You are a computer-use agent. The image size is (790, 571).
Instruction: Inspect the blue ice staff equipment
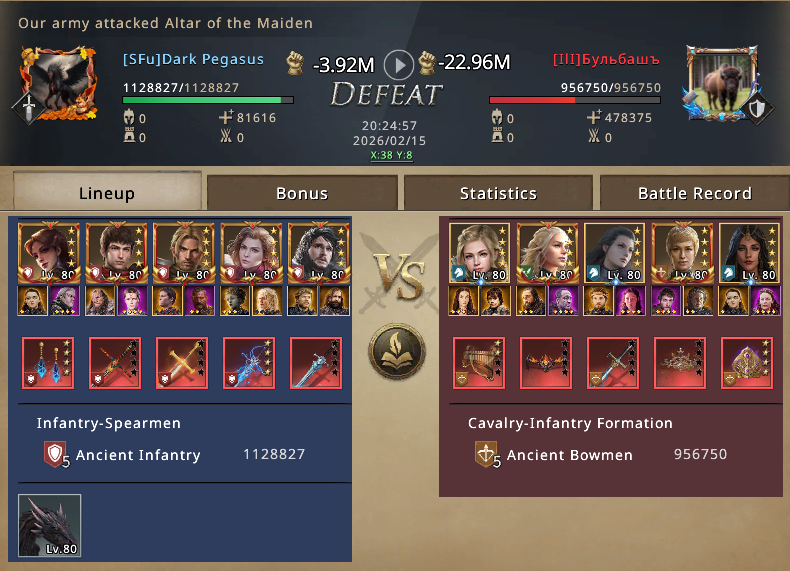point(249,363)
